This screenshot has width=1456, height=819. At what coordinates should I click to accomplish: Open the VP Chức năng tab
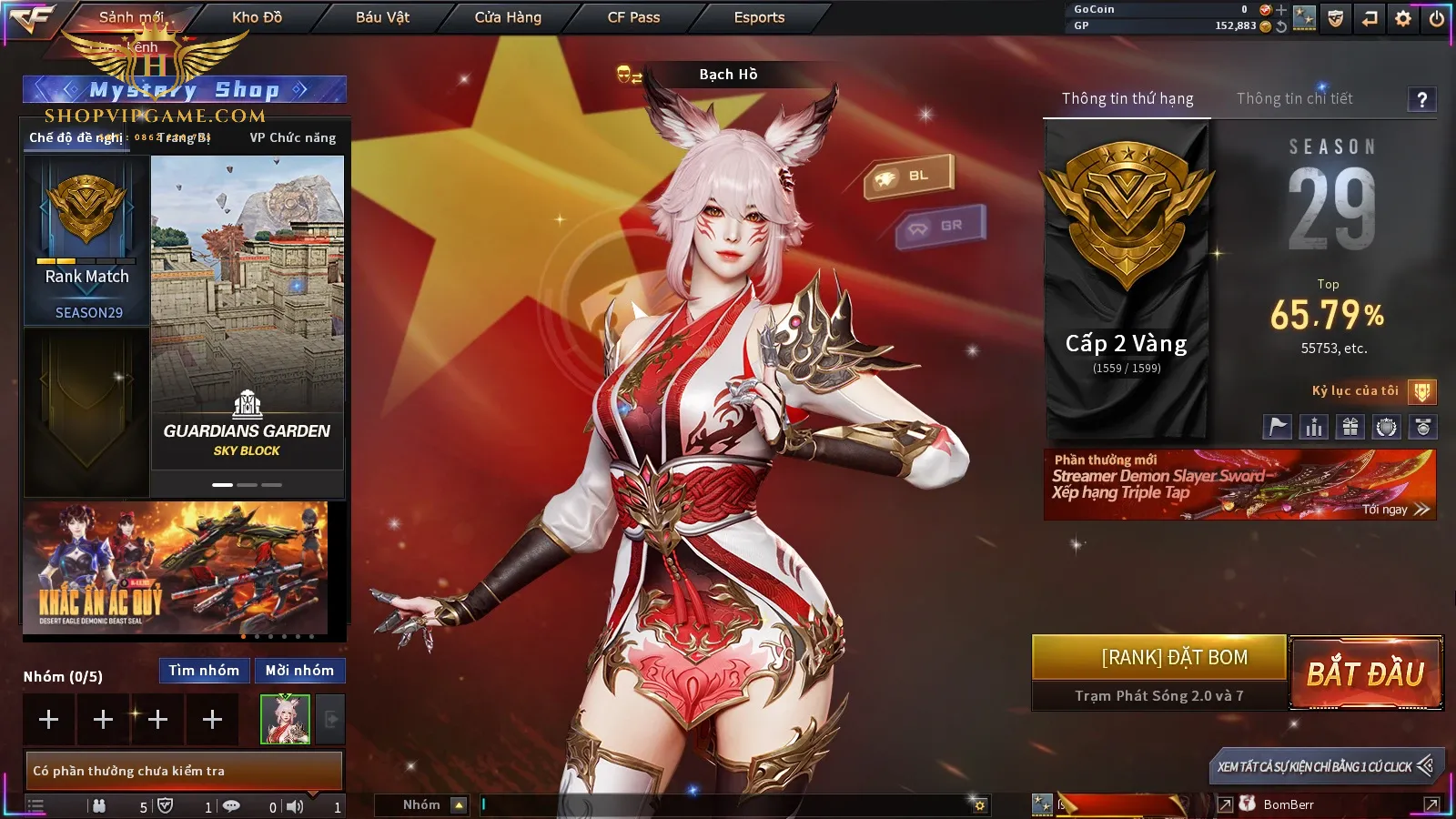(x=293, y=137)
